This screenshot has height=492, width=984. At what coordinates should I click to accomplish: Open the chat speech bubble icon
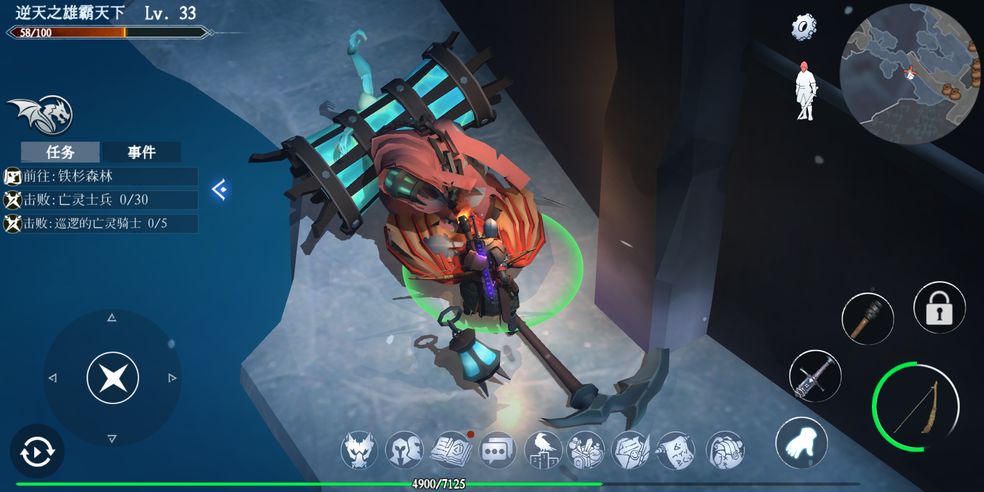click(497, 450)
